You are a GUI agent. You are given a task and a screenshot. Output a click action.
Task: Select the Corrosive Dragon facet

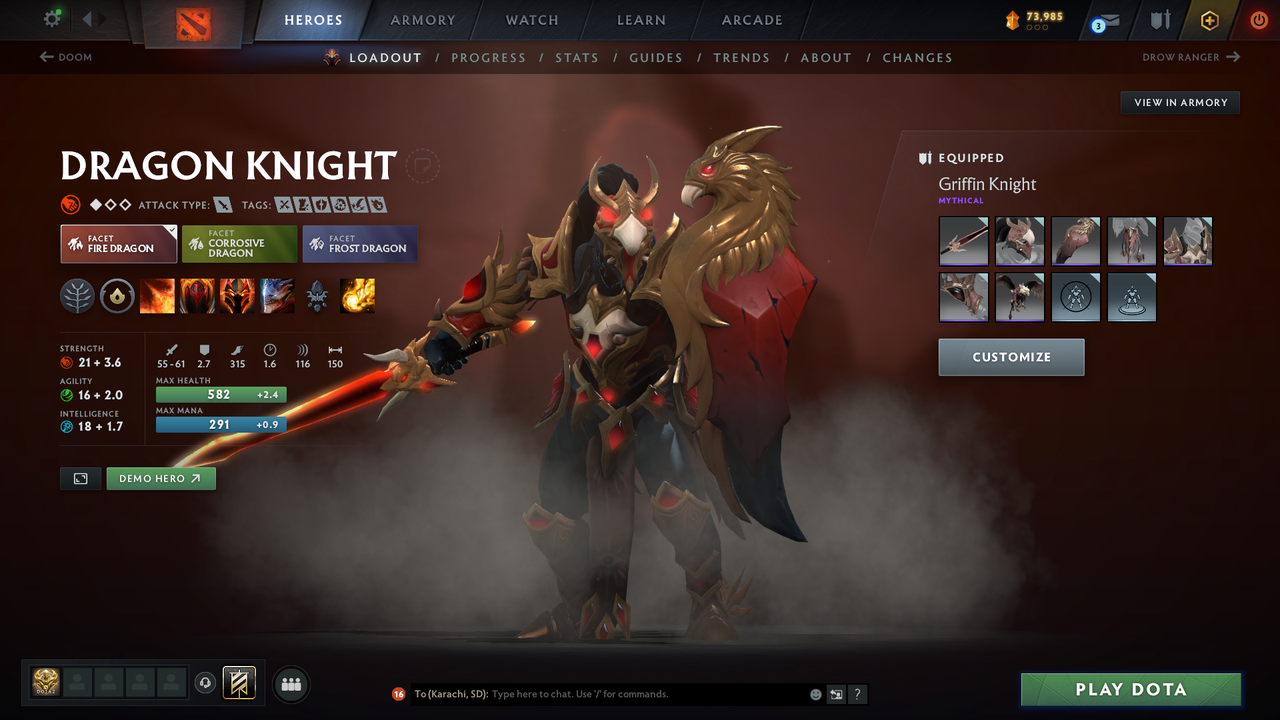tap(238, 243)
